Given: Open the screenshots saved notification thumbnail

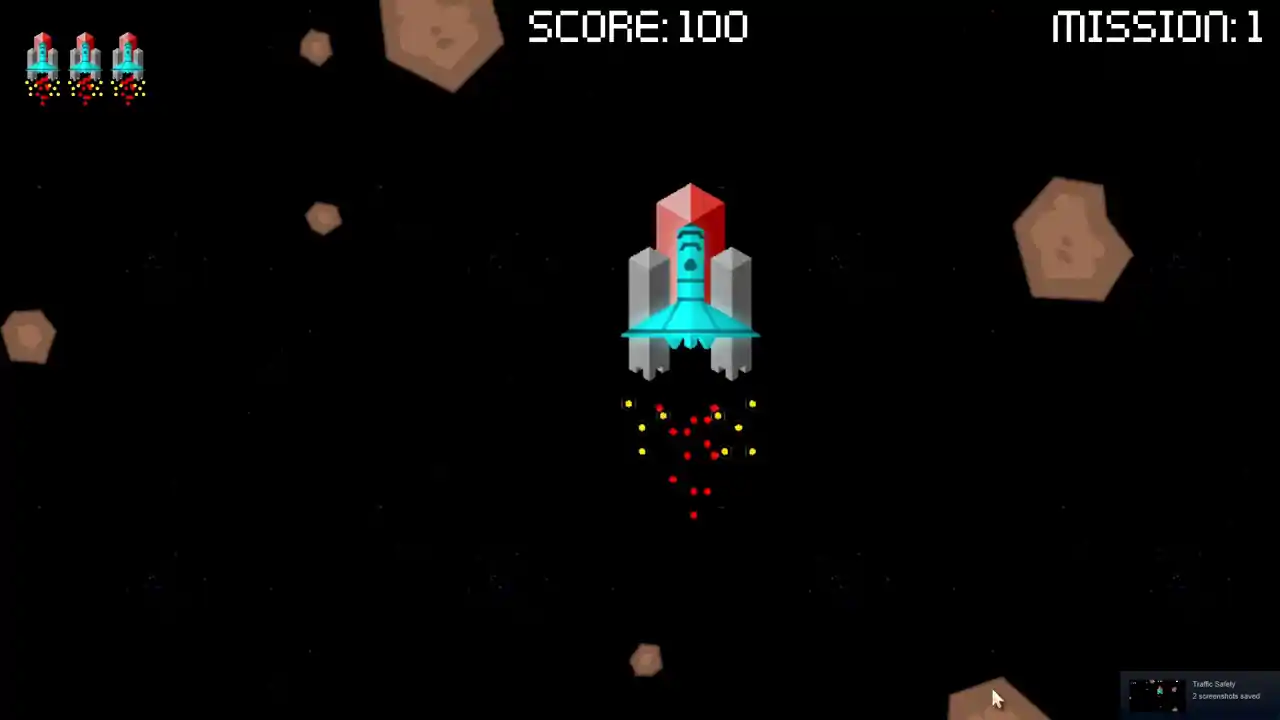Looking at the screenshot, I should 1157,691.
